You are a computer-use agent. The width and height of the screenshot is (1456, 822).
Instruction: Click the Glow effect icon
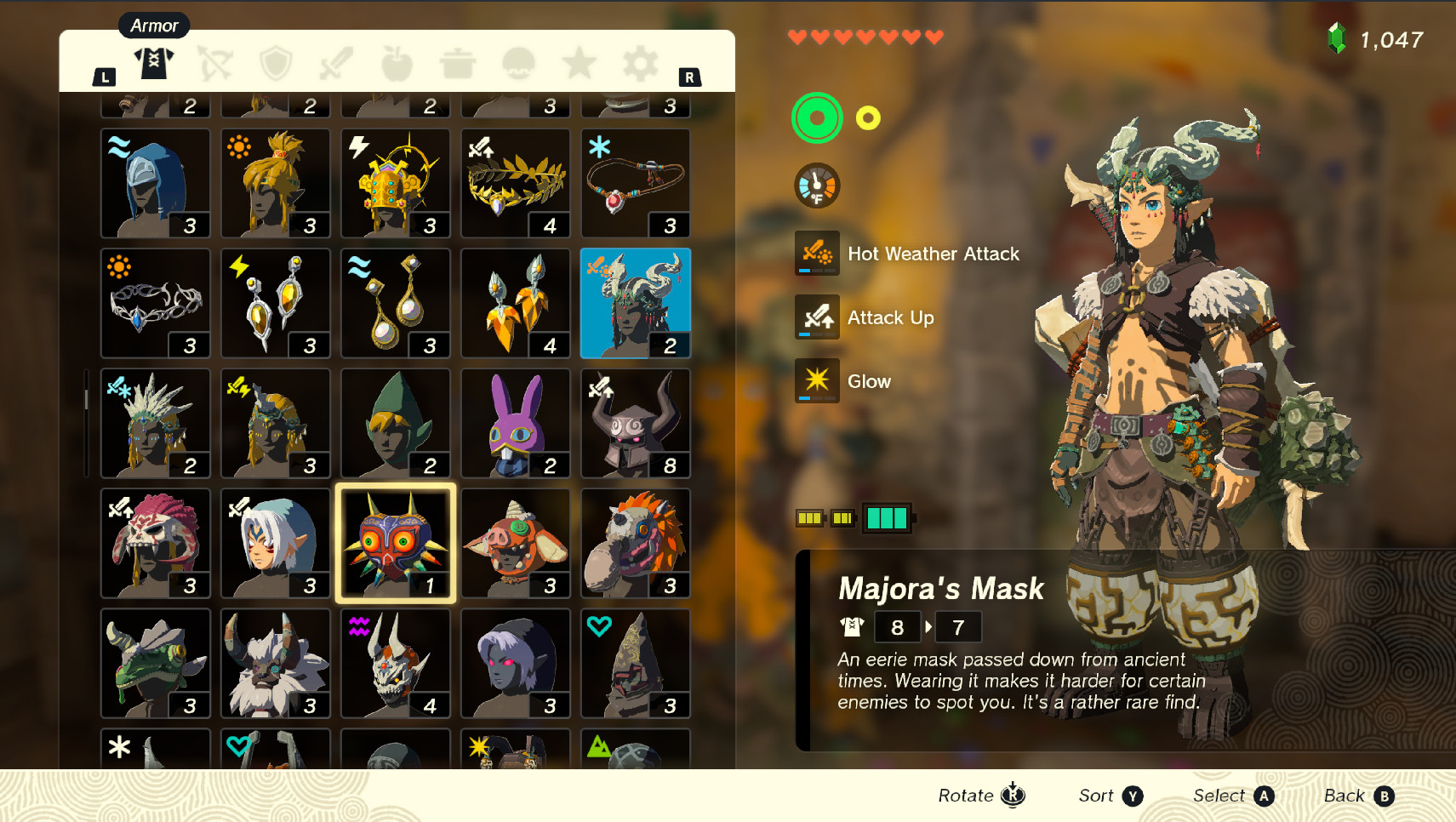815,381
